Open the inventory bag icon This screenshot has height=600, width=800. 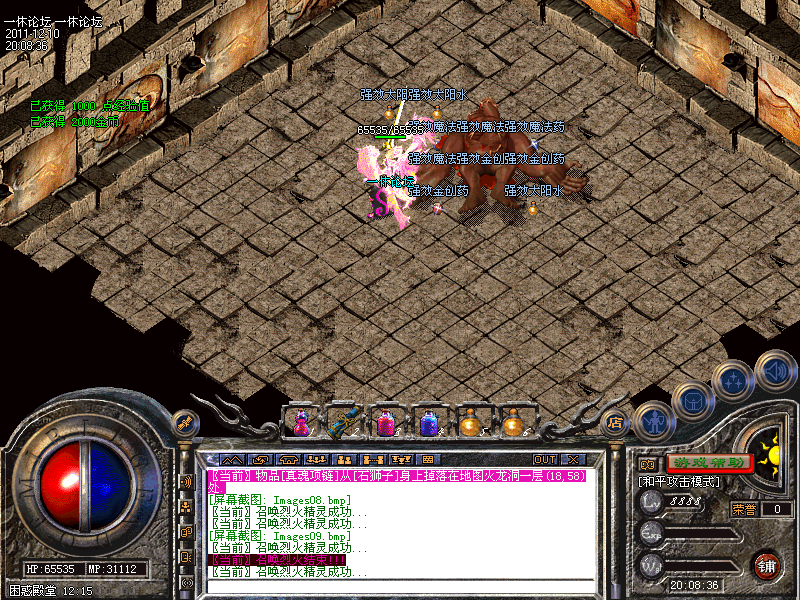[693, 402]
